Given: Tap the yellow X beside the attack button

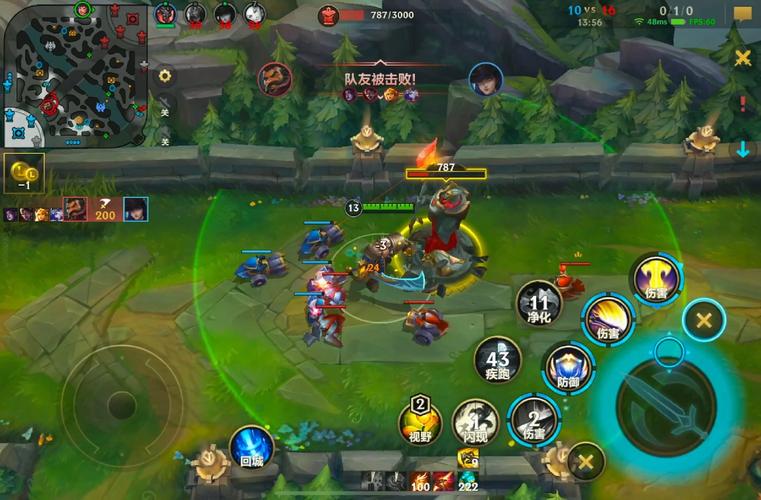Looking at the screenshot, I should (586, 461).
